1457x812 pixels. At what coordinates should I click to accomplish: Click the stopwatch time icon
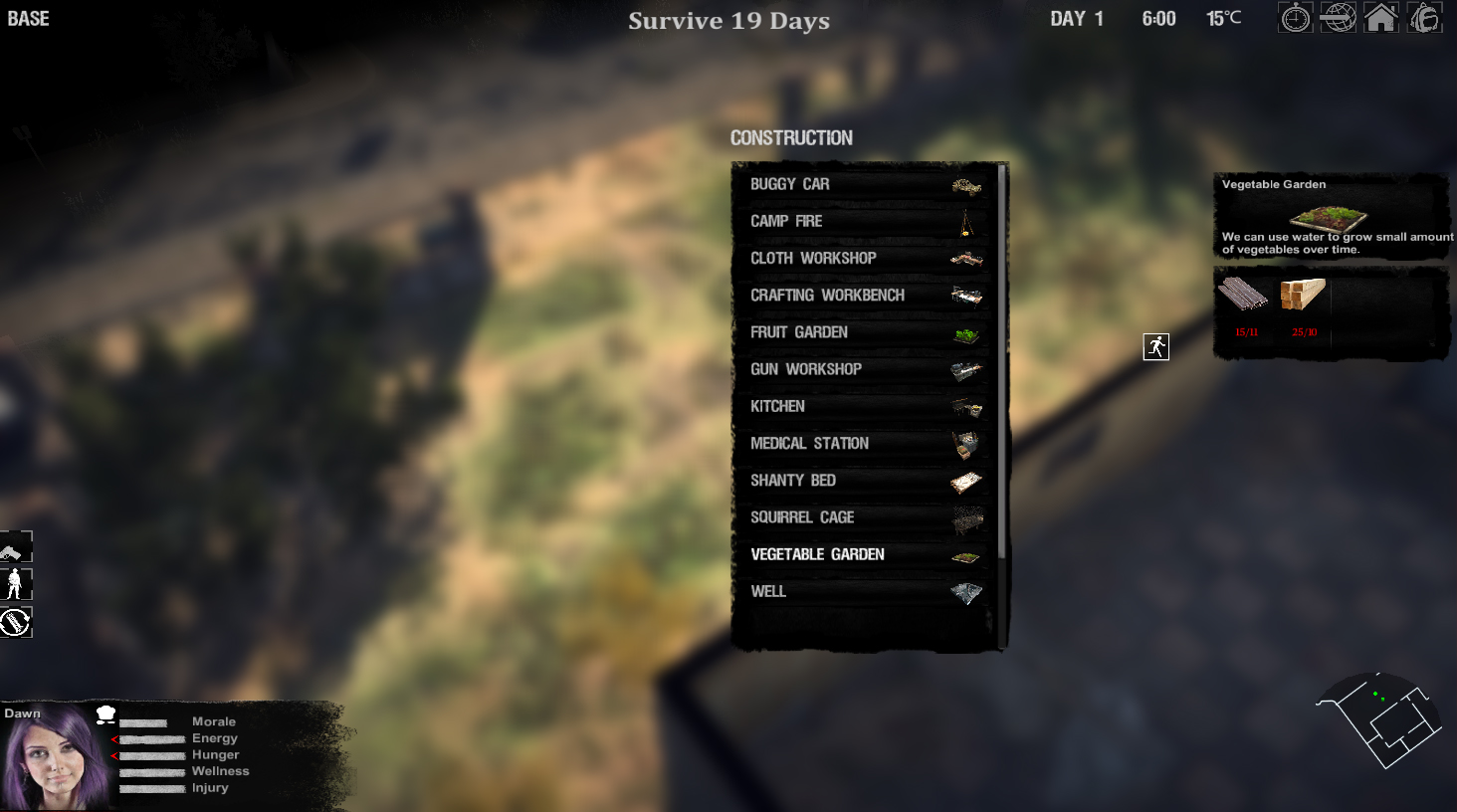[x=1294, y=17]
